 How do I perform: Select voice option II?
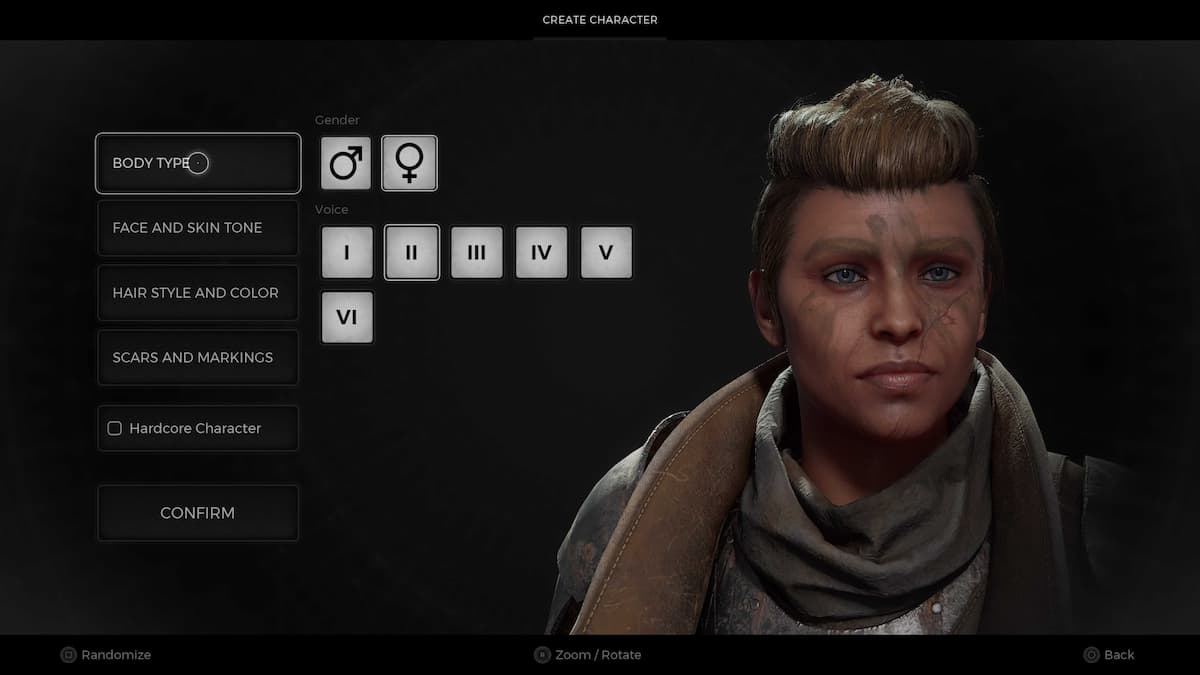coord(411,252)
